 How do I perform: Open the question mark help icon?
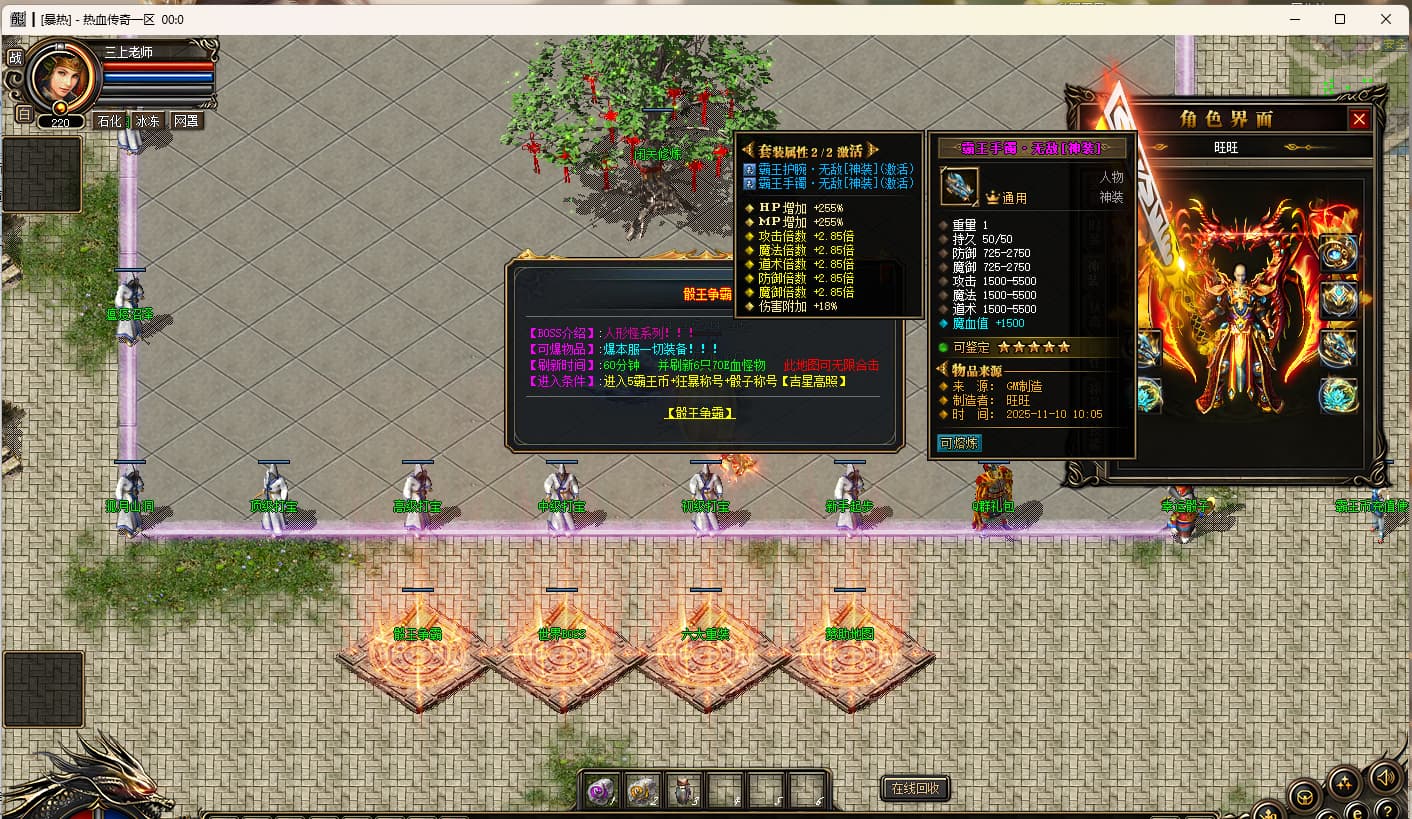[1386, 809]
